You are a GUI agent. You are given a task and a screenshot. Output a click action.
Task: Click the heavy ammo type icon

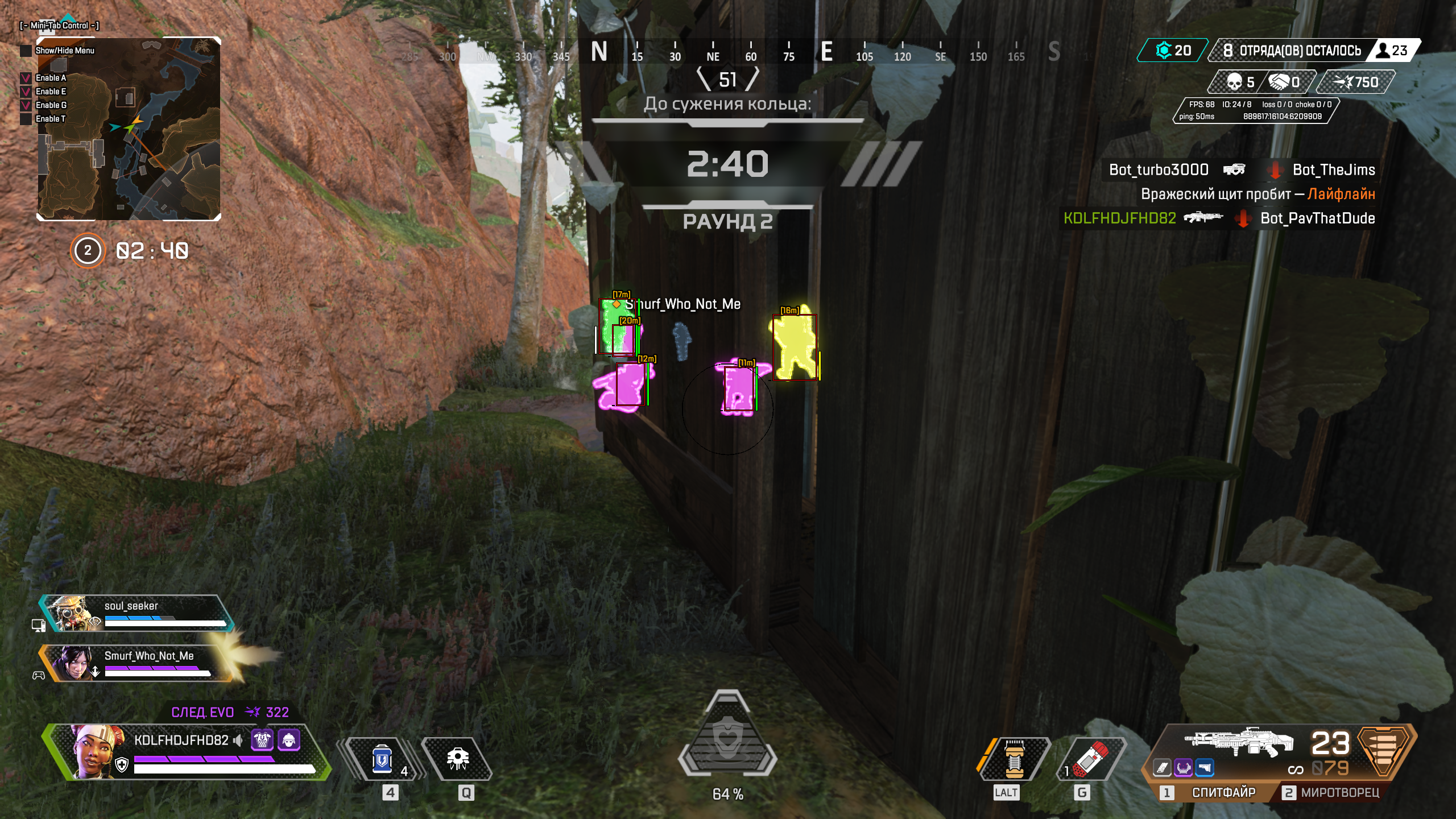[x=1384, y=750]
